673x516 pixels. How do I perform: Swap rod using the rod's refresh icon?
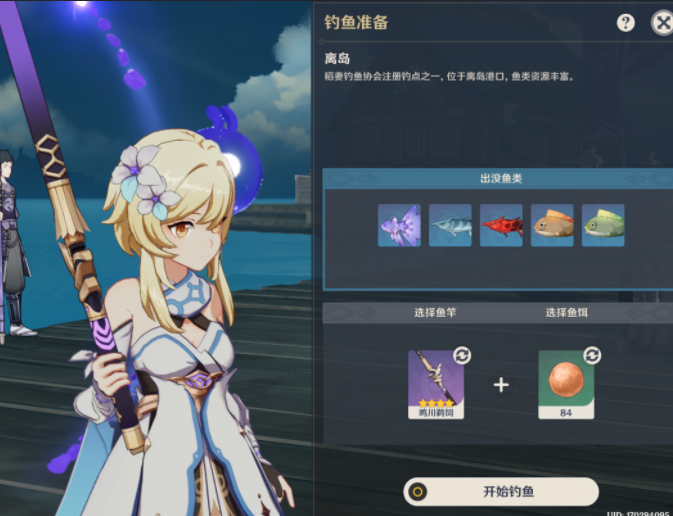[462, 355]
